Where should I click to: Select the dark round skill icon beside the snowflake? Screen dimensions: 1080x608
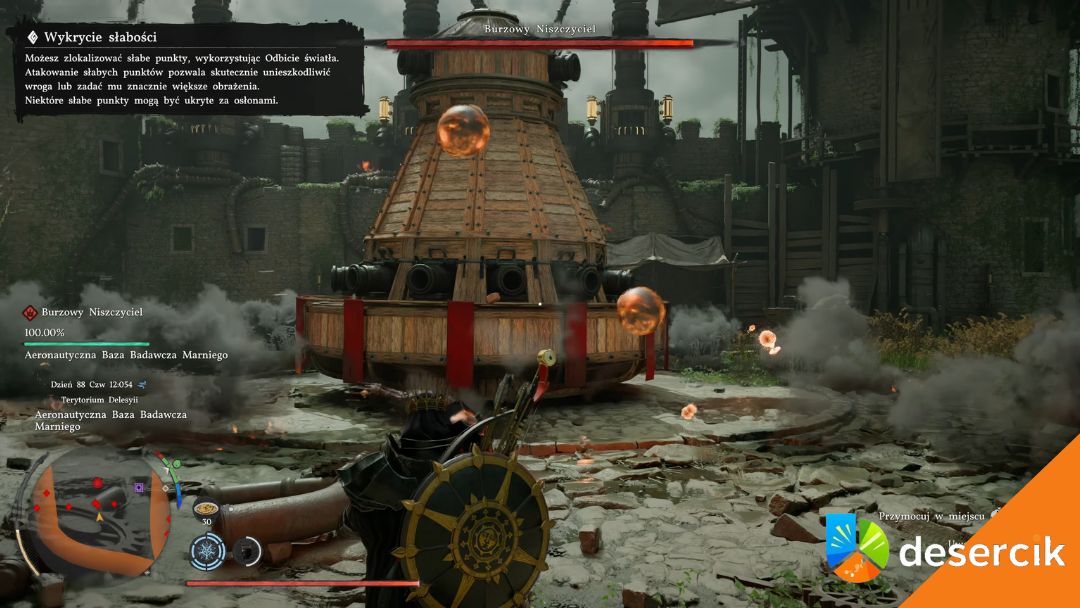point(245,550)
